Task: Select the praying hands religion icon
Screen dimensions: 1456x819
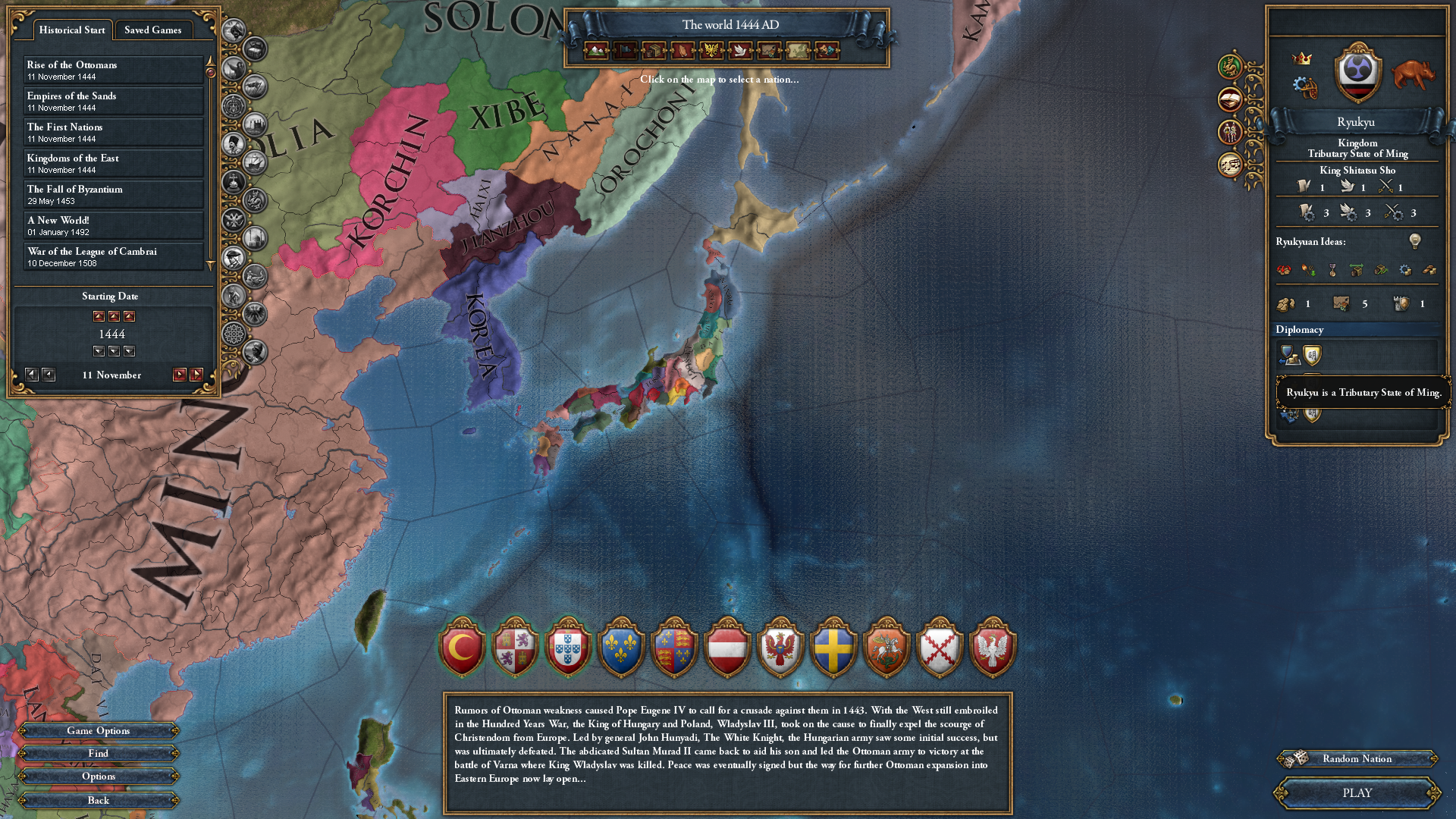Action: click(x=681, y=51)
